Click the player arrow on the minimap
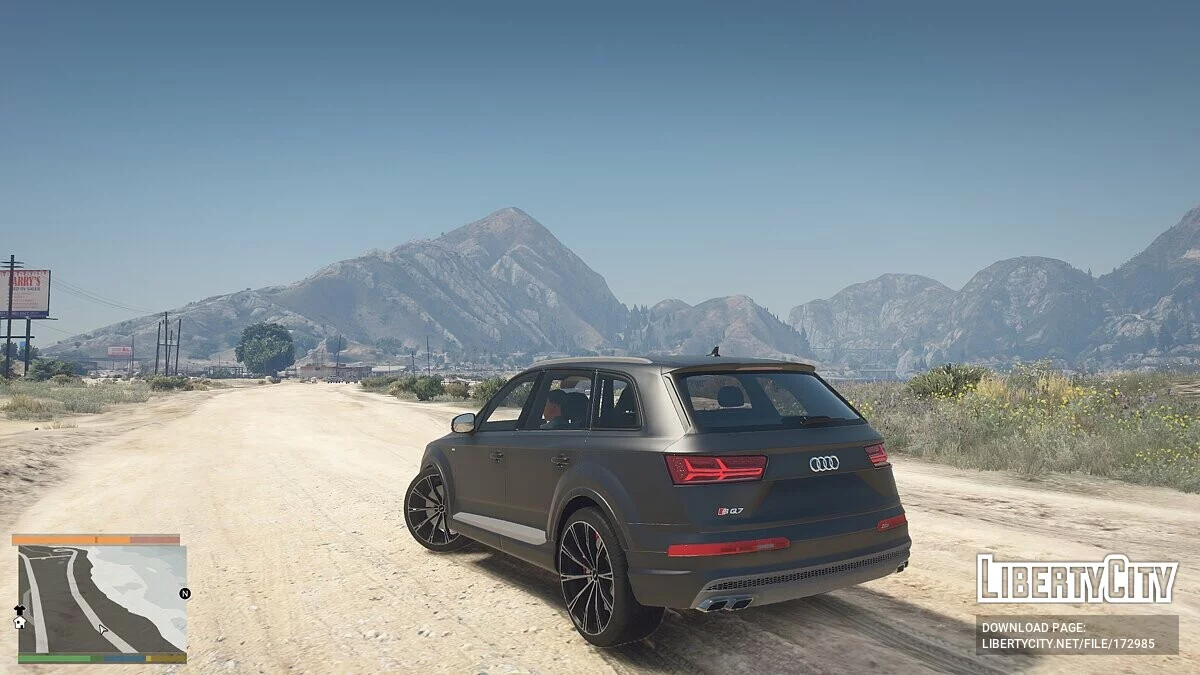 tap(103, 630)
